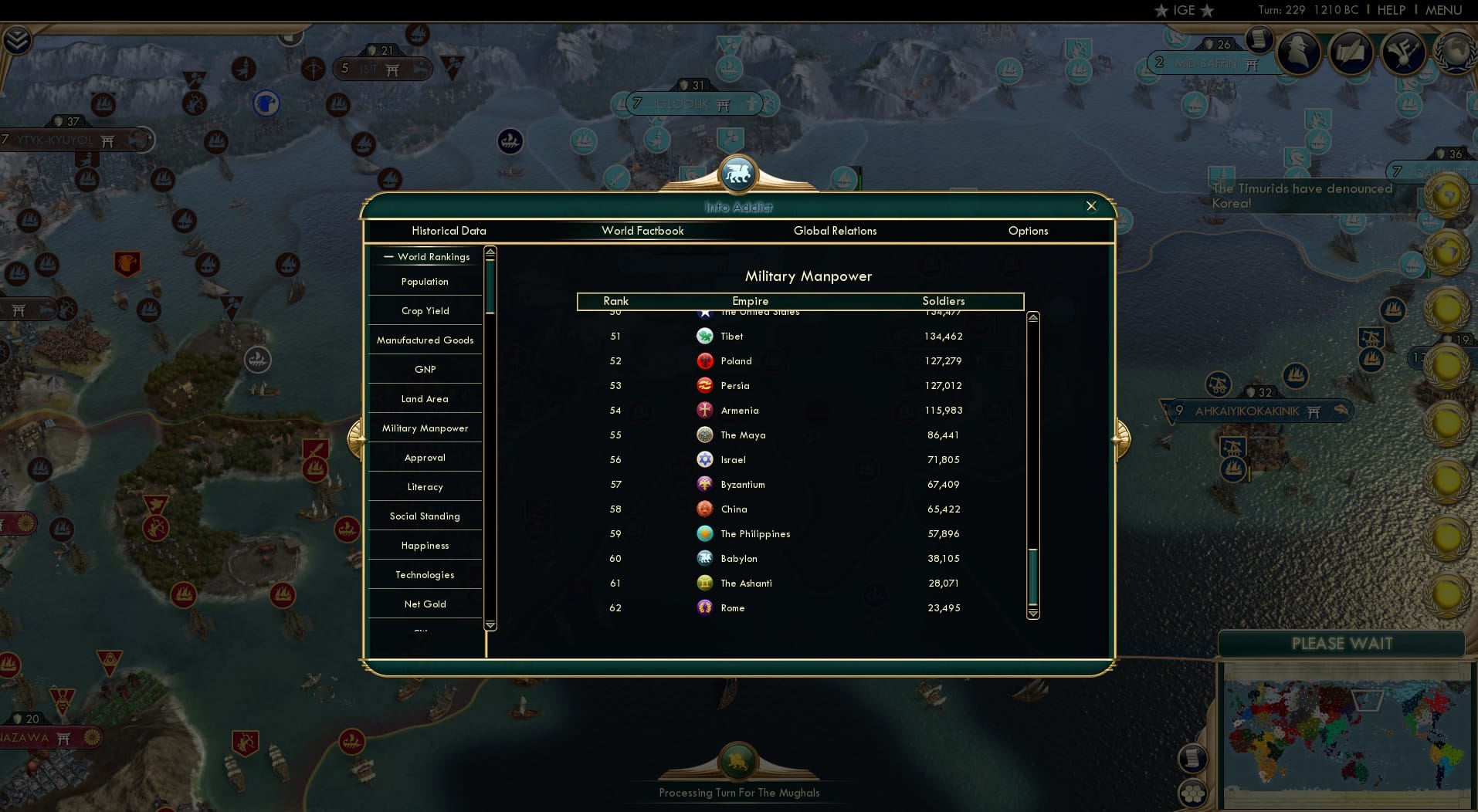
Task: View the Net Gold ranking
Action: (425, 604)
